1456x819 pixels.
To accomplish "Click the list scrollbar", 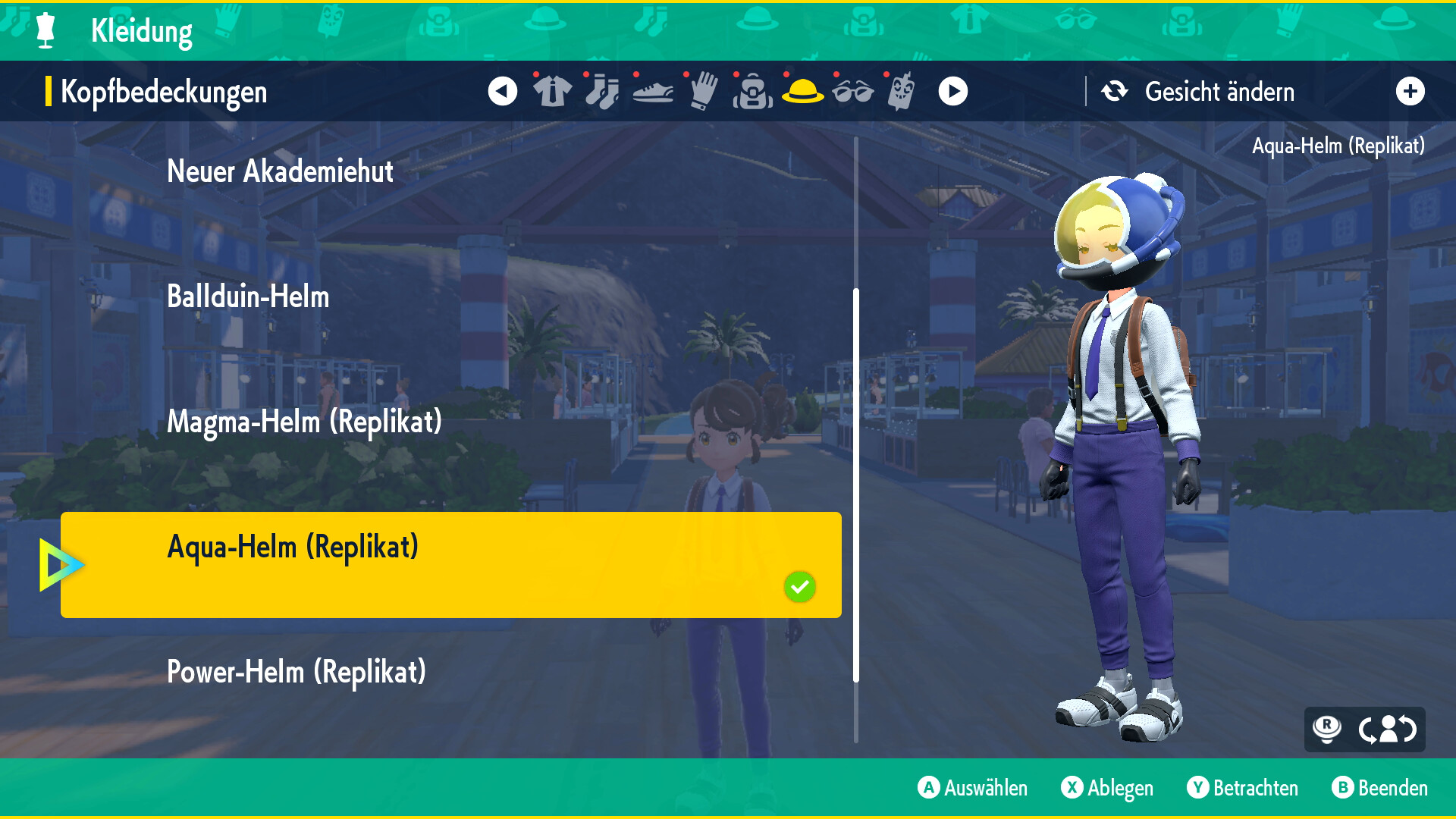I will tap(856, 485).
